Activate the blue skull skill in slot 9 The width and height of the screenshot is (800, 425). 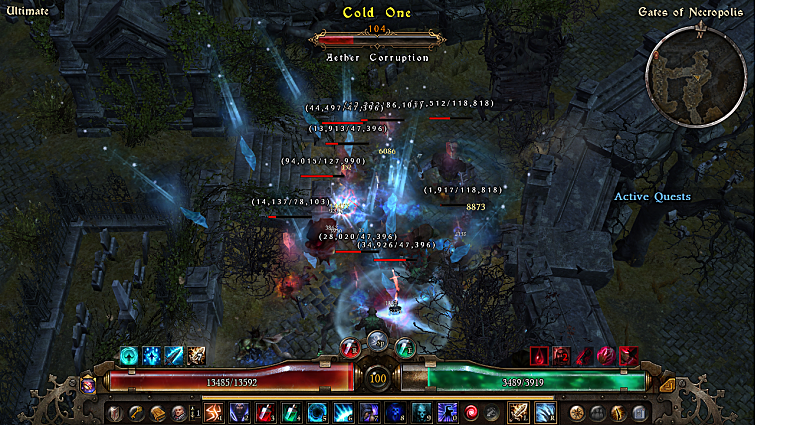[420, 411]
